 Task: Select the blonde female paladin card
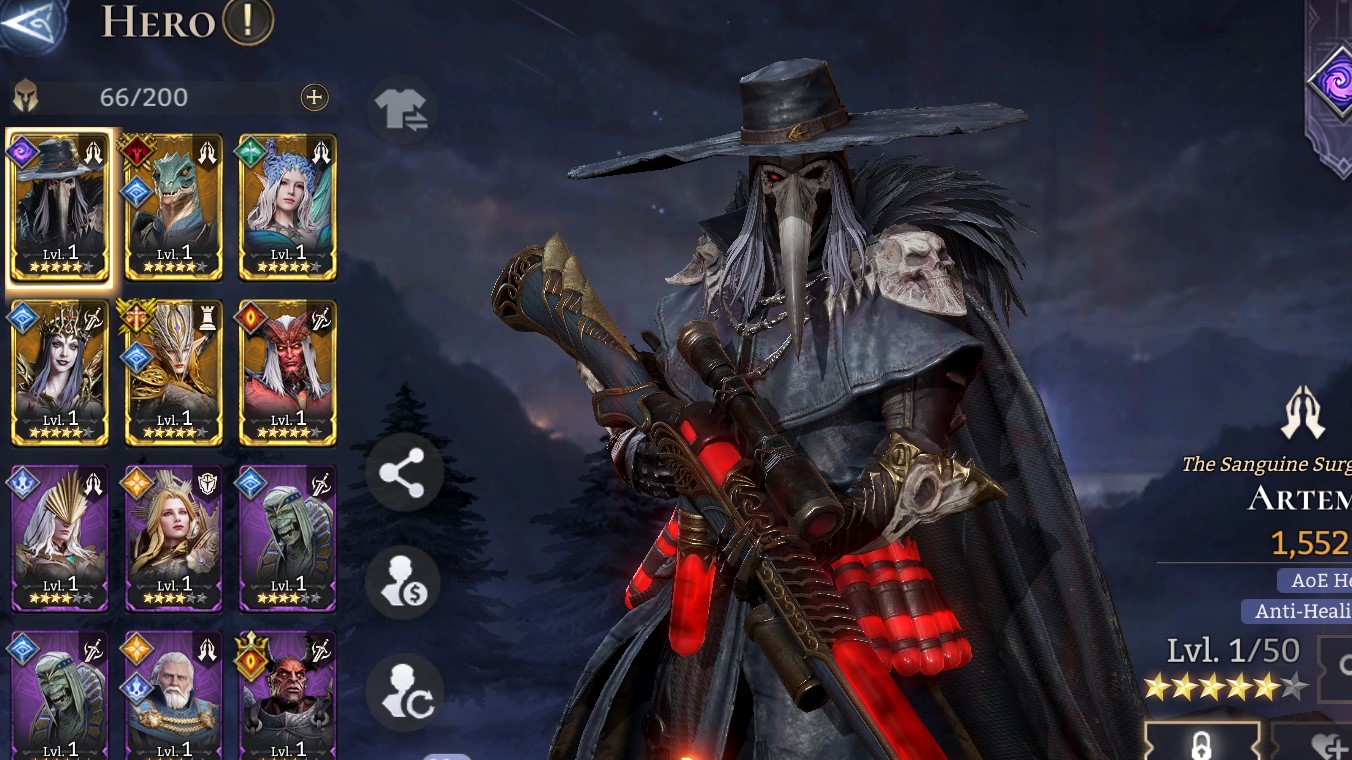point(174,539)
